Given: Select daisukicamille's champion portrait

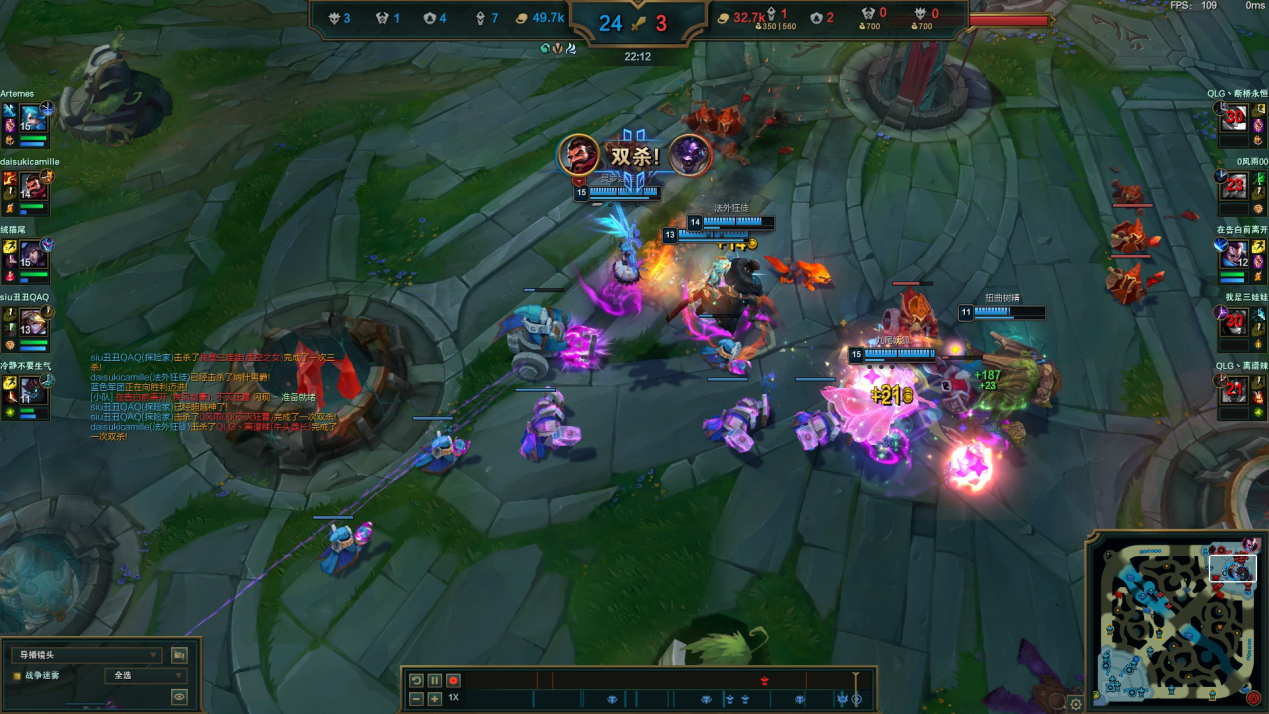Looking at the screenshot, I should [x=33, y=187].
